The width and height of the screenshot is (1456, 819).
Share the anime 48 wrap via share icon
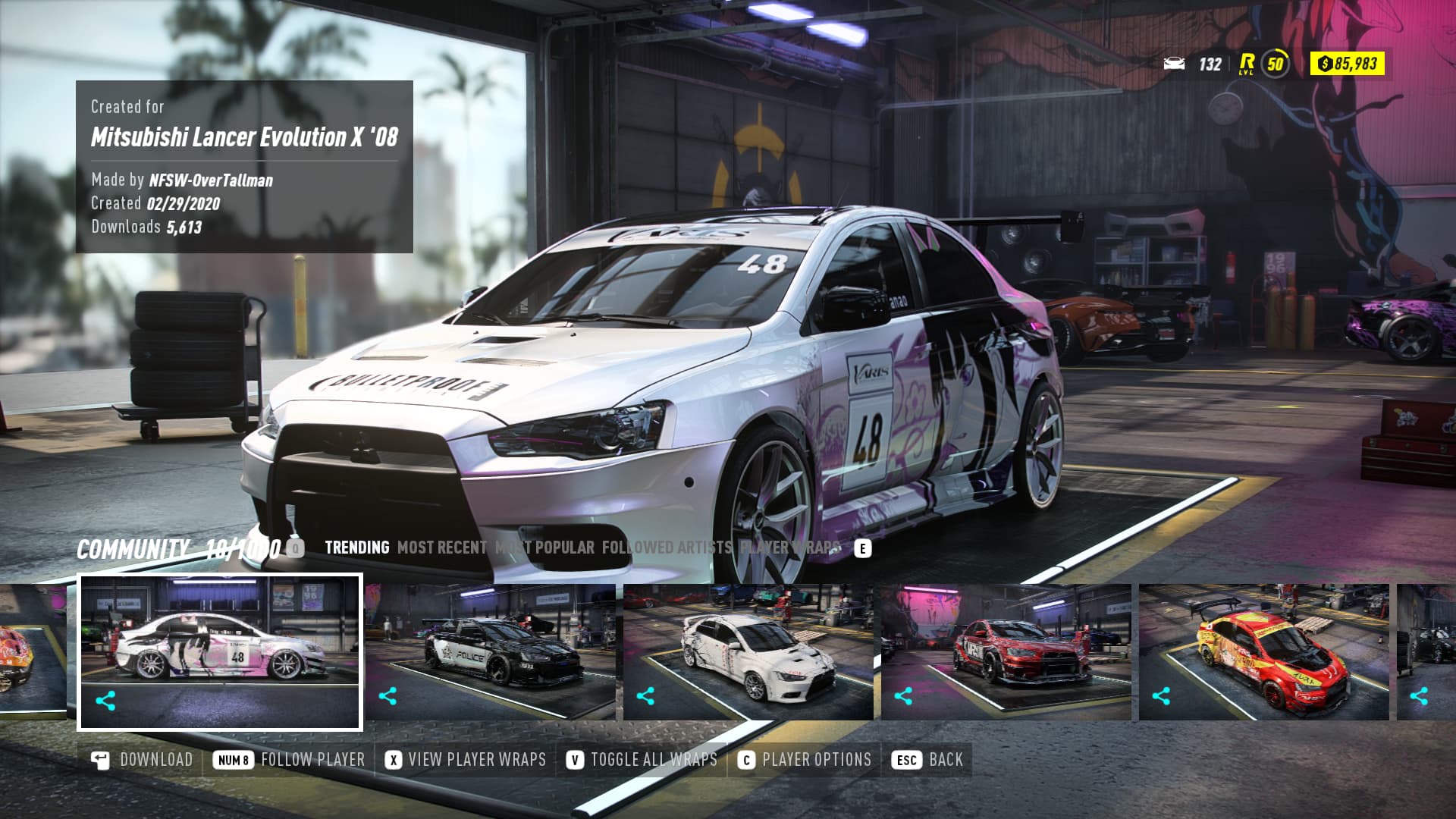click(x=105, y=701)
